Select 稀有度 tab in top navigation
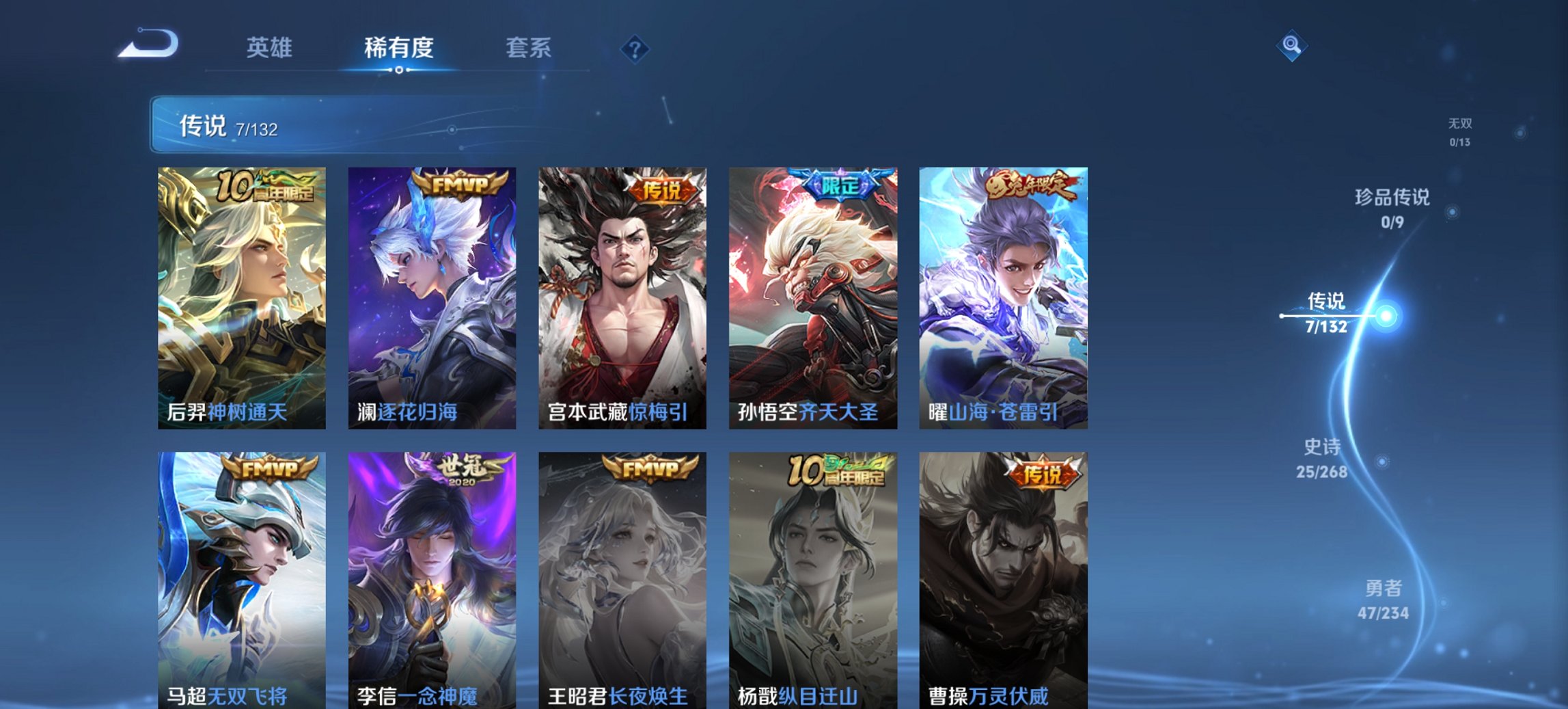 (398, 48)
